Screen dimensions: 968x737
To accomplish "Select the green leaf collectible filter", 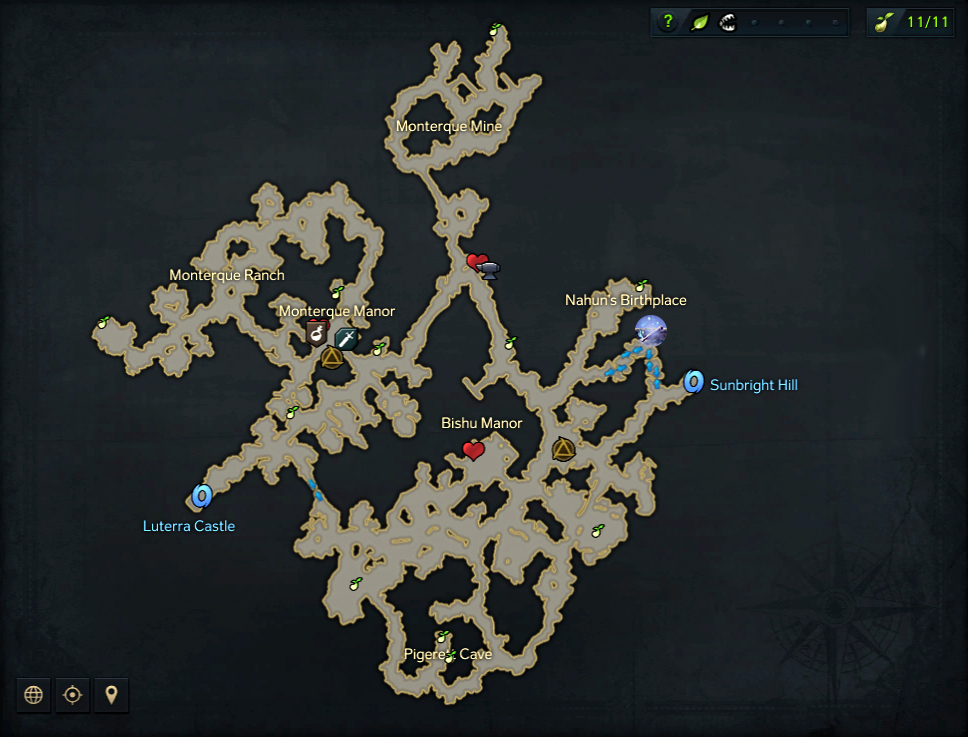I will pyautogui.click(x=700, y=22).
